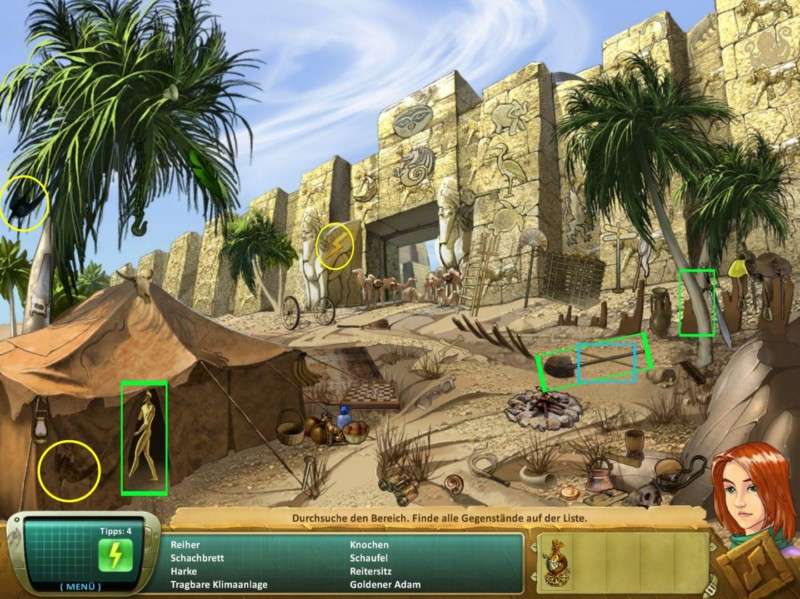Select 'Reiher' in the object list
Screen dimensions: 800x599
pos(186,544)
